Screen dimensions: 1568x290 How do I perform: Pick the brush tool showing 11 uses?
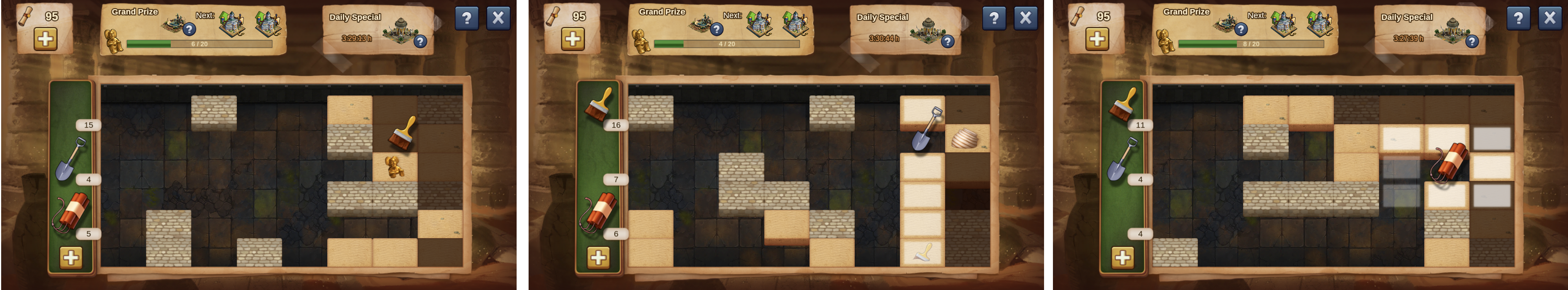[x=1123, y=104]
